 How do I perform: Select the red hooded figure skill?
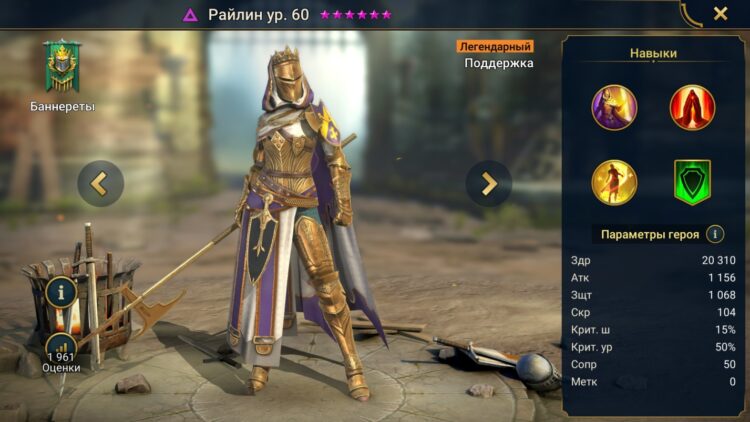point(692,107)
